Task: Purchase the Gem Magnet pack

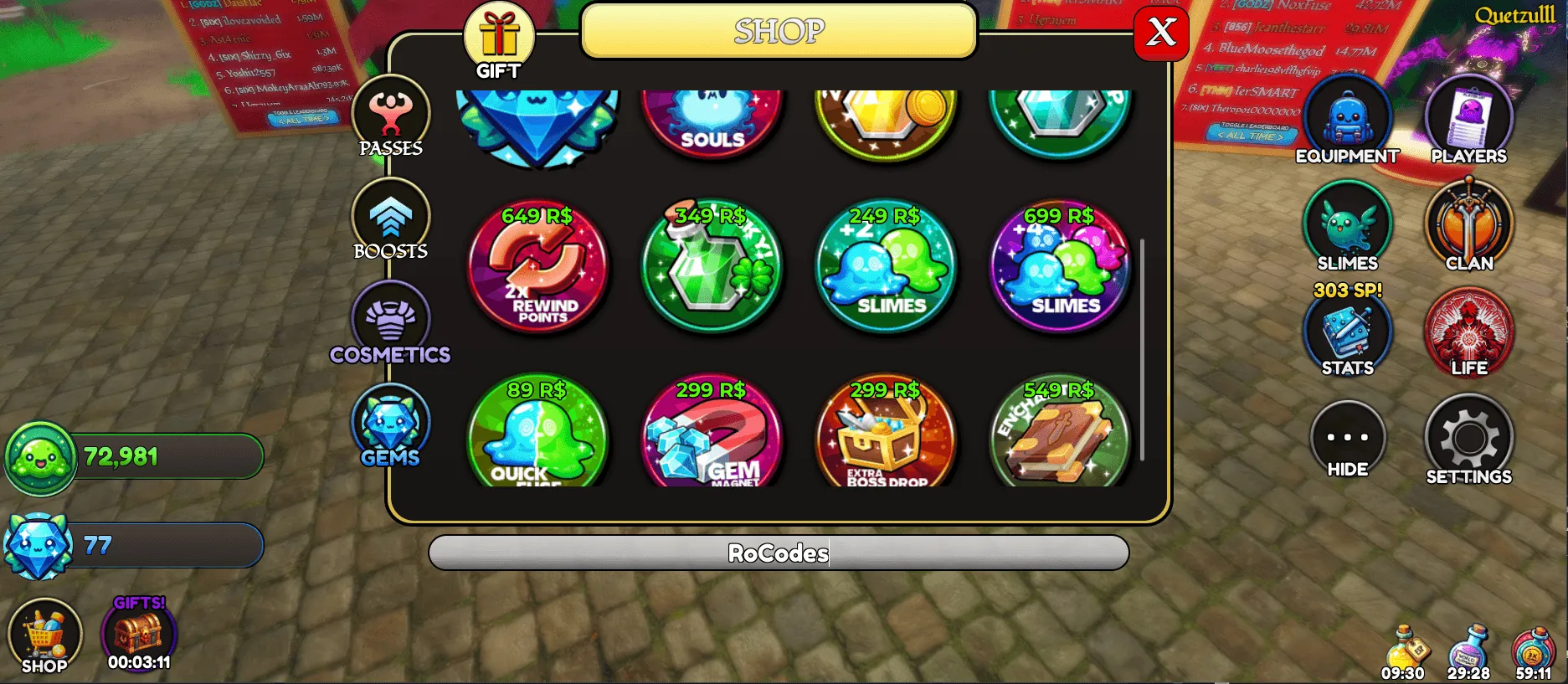Action: (x=711, y=435)
